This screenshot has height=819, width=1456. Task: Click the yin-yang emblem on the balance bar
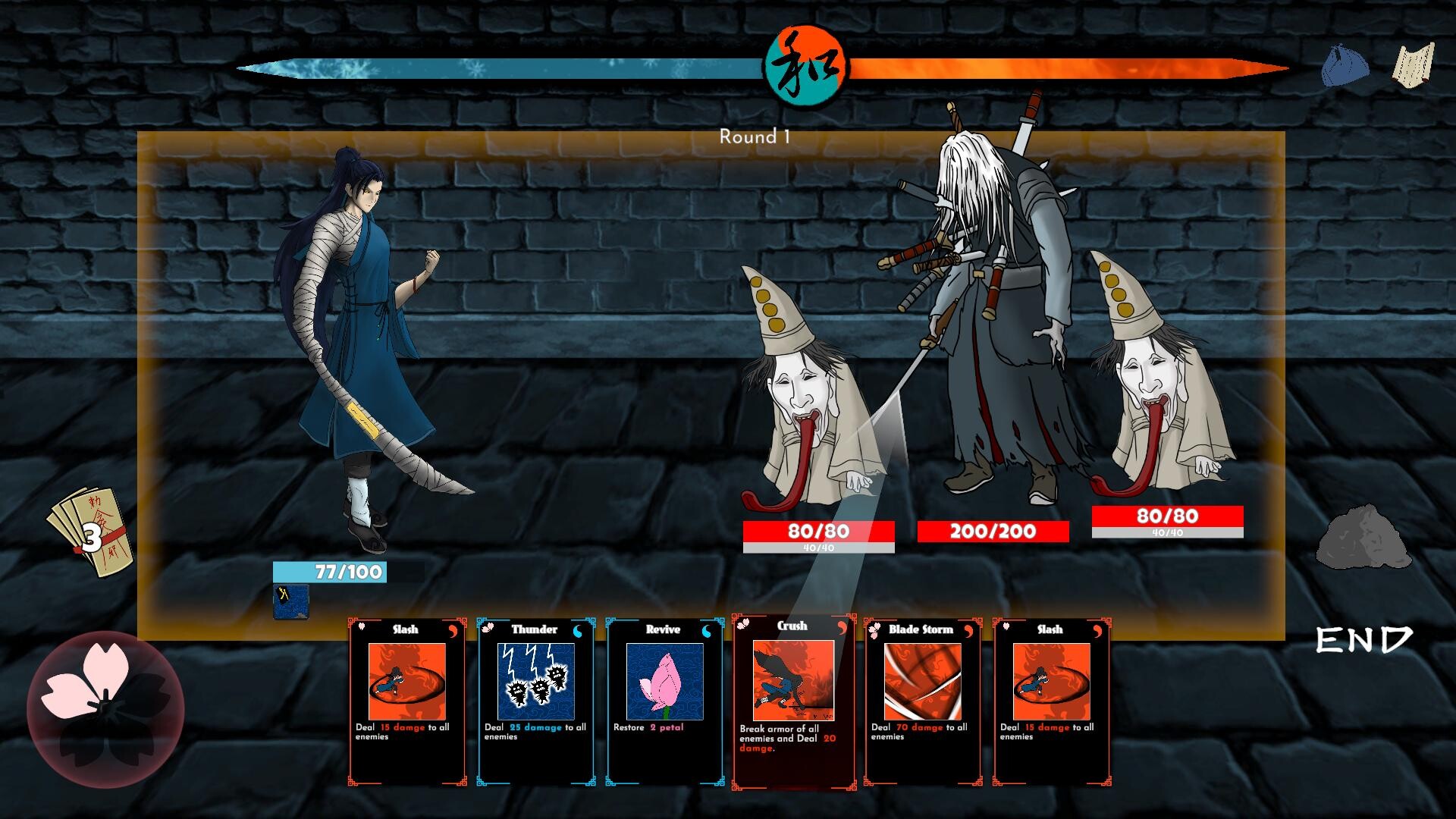click(x=805, y=66)
